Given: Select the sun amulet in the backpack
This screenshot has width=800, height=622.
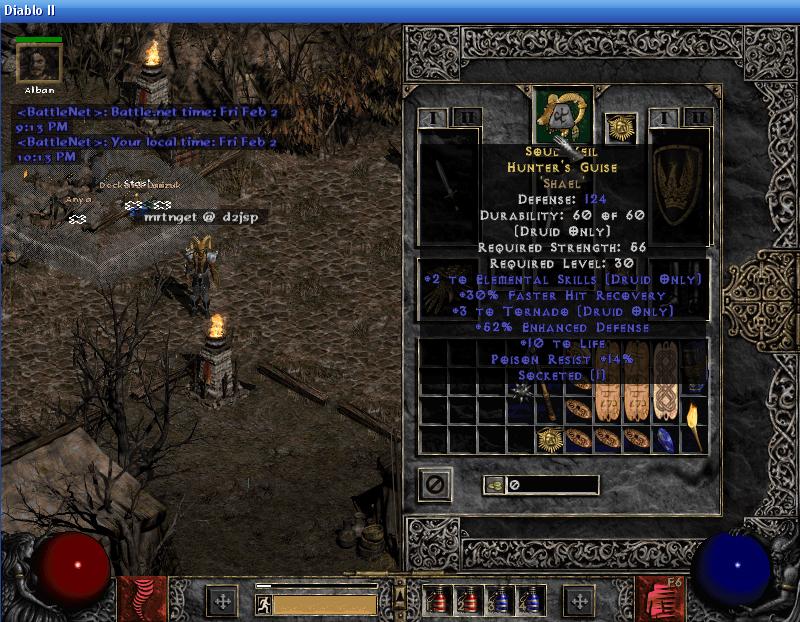Looking at the screenshot, I should pos(549,439).
